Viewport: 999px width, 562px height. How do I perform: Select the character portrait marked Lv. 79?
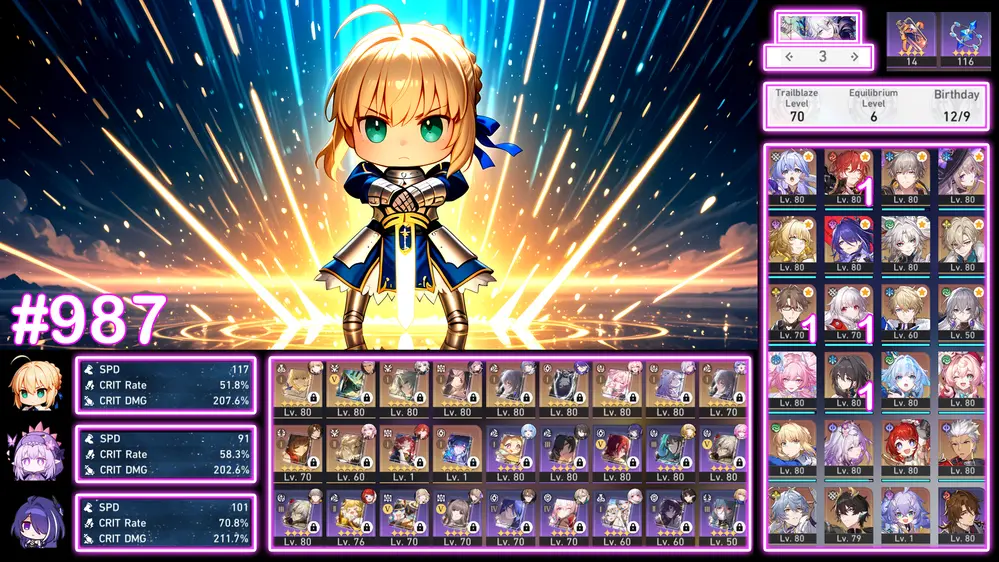pyautogui.click(x=849, y=512)
